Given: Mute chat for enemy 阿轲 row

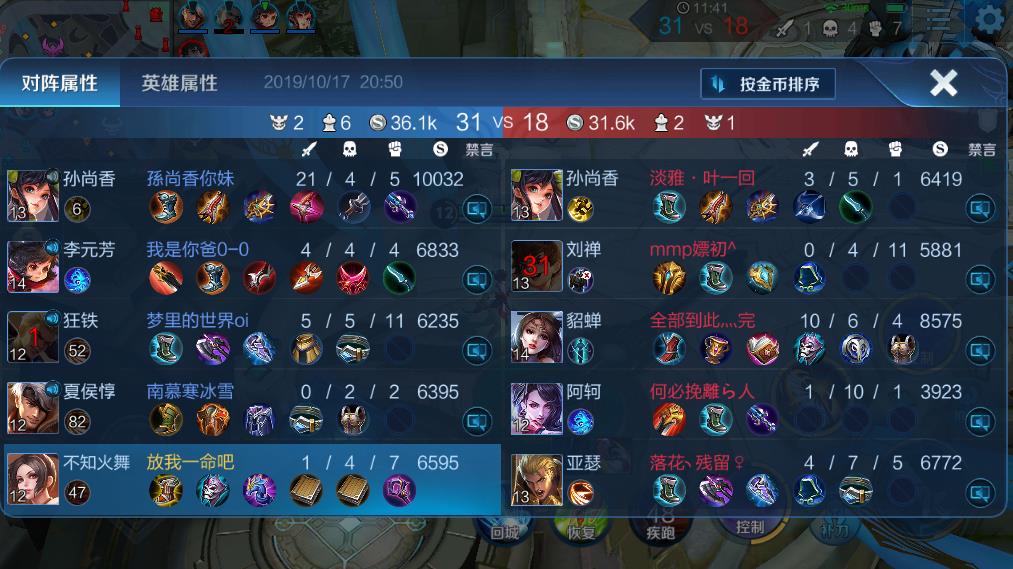Looking at the screenshot, I should coord(981,422).
